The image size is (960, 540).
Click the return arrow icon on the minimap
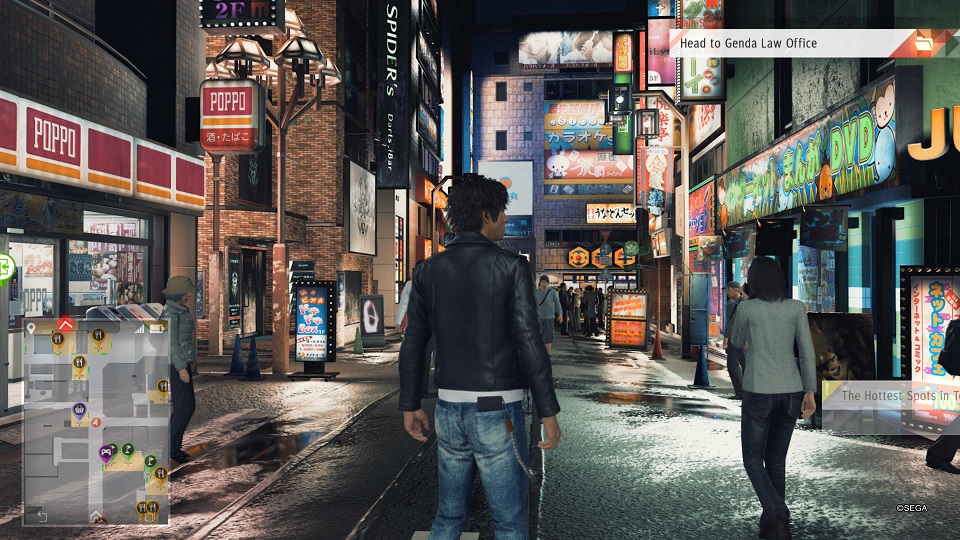pyautogui.click(x=40, y=516)
